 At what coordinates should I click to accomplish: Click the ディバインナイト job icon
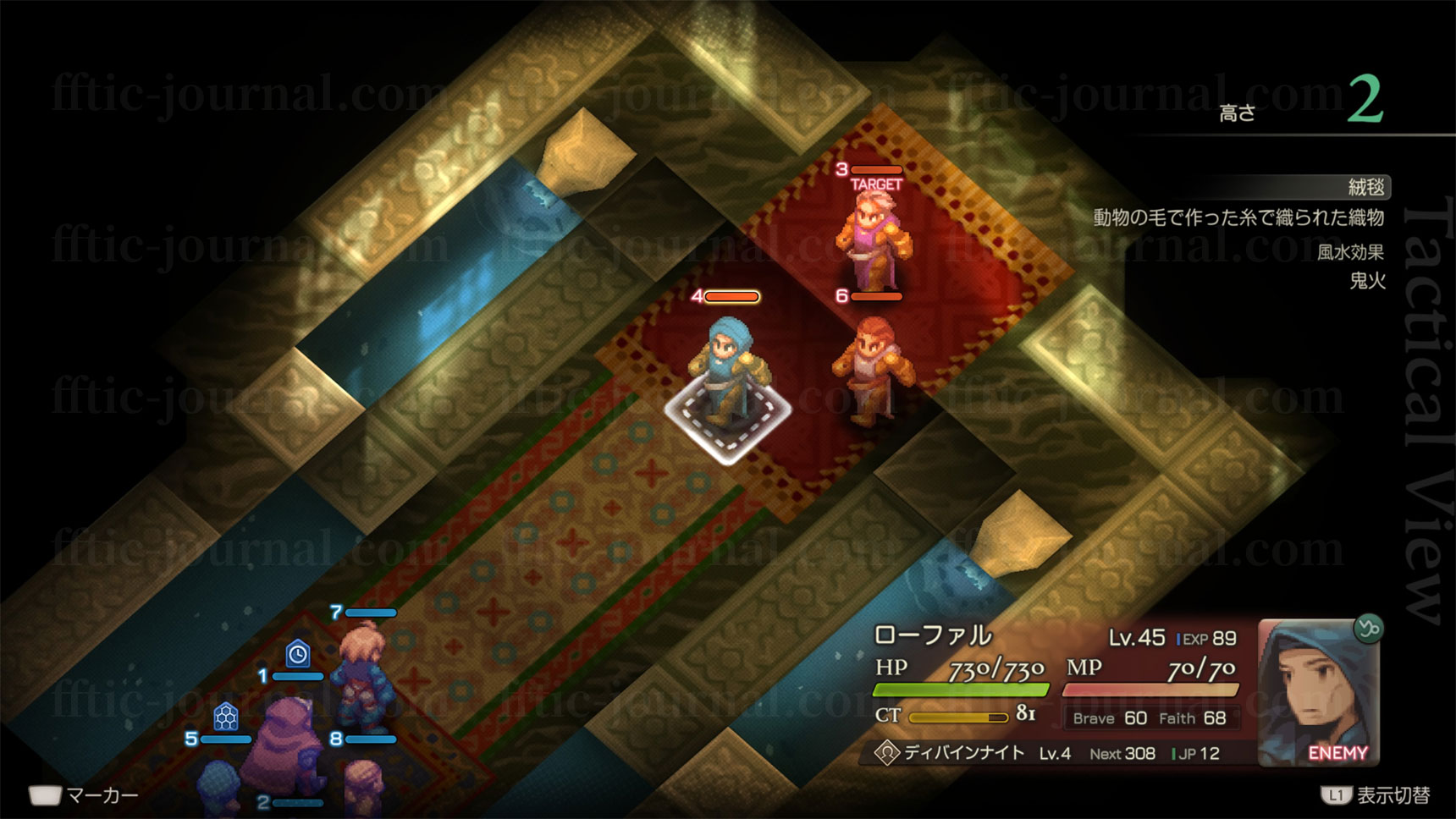click(x=886, y=753)
